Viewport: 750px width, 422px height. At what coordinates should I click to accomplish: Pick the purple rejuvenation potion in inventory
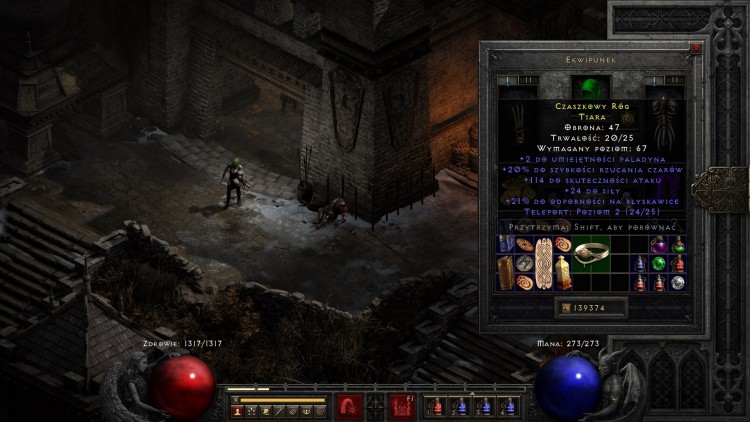pos(658,245)
